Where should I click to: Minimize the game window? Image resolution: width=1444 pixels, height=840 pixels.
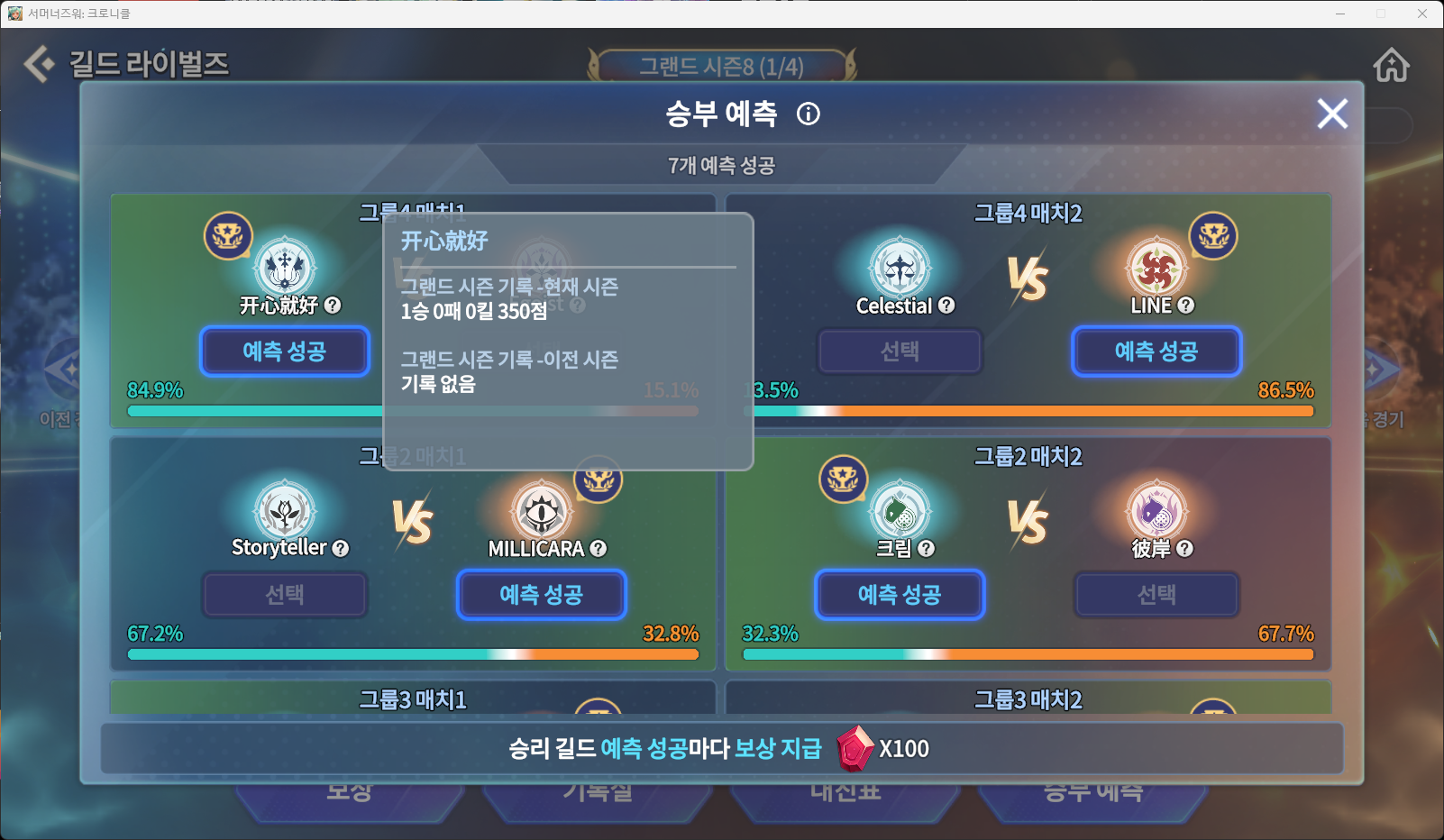point(1340,14)
